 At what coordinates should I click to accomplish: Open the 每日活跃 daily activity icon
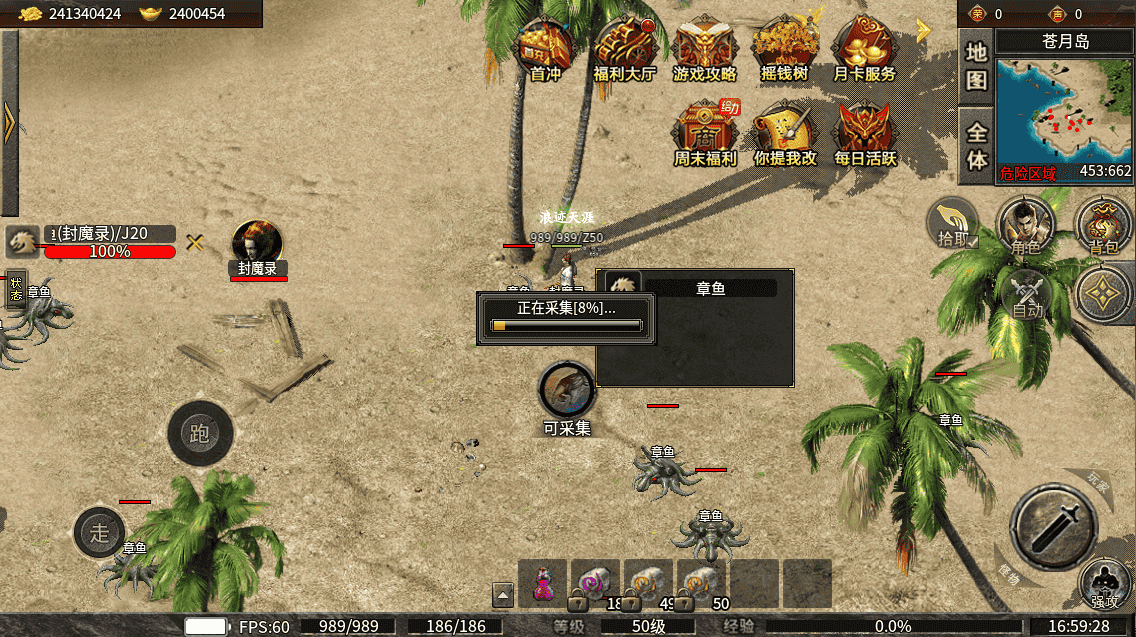click(865, 133)
